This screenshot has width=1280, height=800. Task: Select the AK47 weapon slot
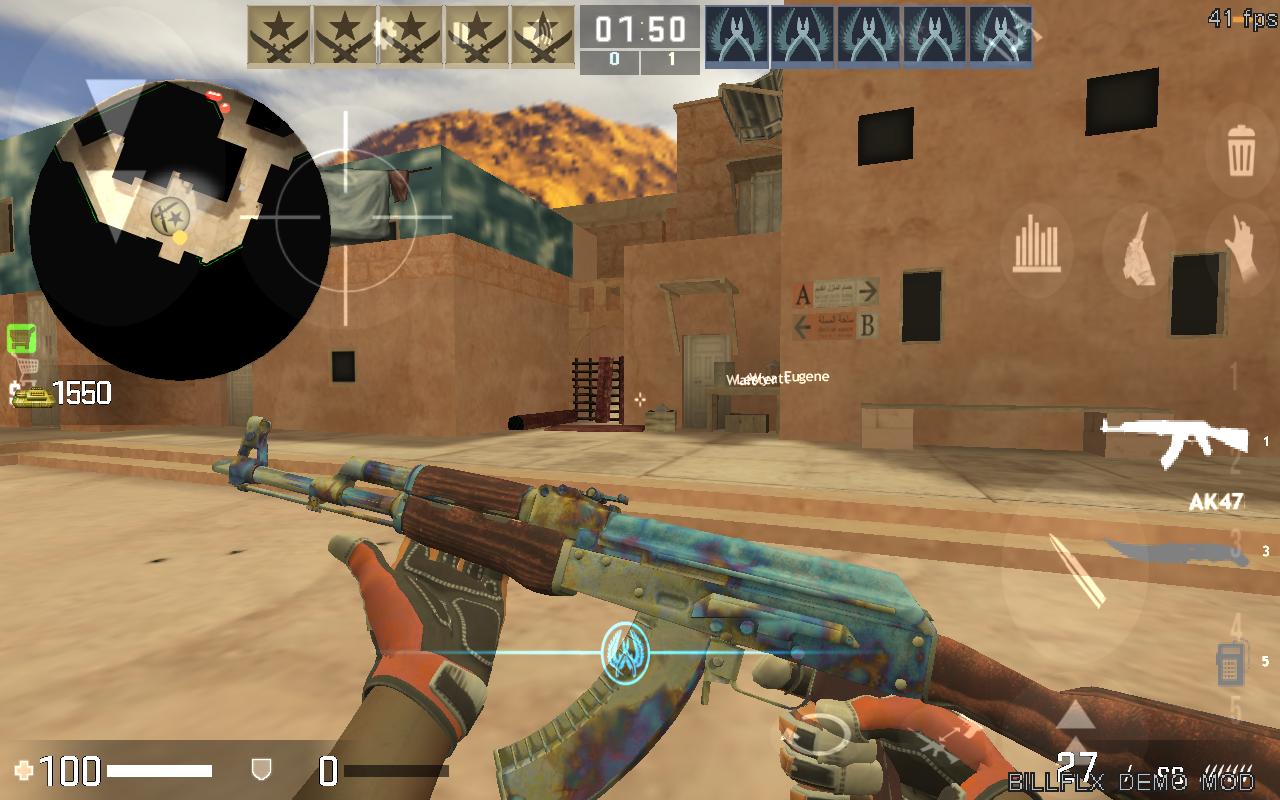[1176, 441]
